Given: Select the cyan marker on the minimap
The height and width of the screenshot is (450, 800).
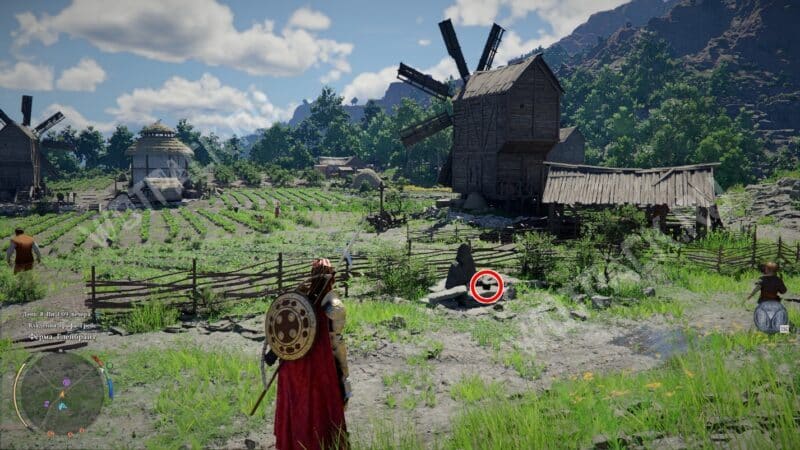Looking at the screenshot, I should point(61,405).
